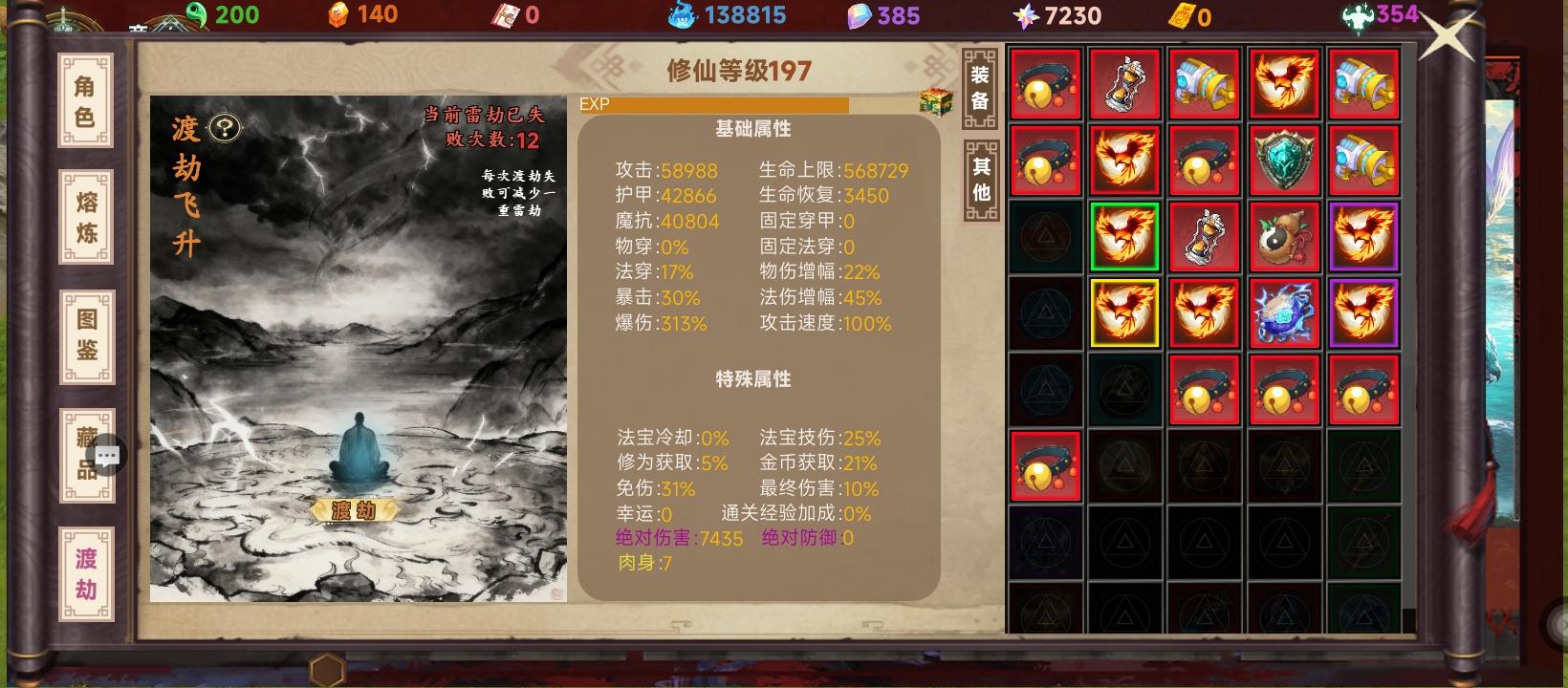
Task: Click the EXP progress bar
Action: (x=717, y=106)
